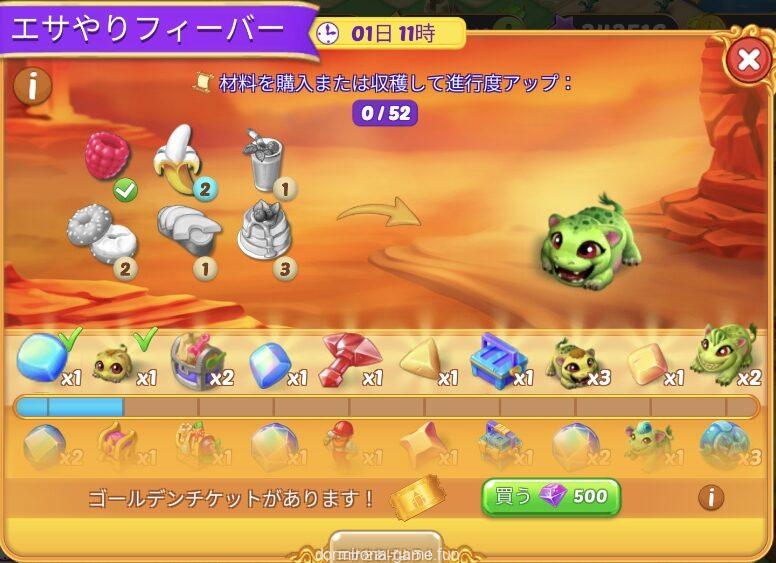Show golden ticket info beside the buy button
Image resolution: width=776 pixels, height=563 pixels.
(711, 496)
